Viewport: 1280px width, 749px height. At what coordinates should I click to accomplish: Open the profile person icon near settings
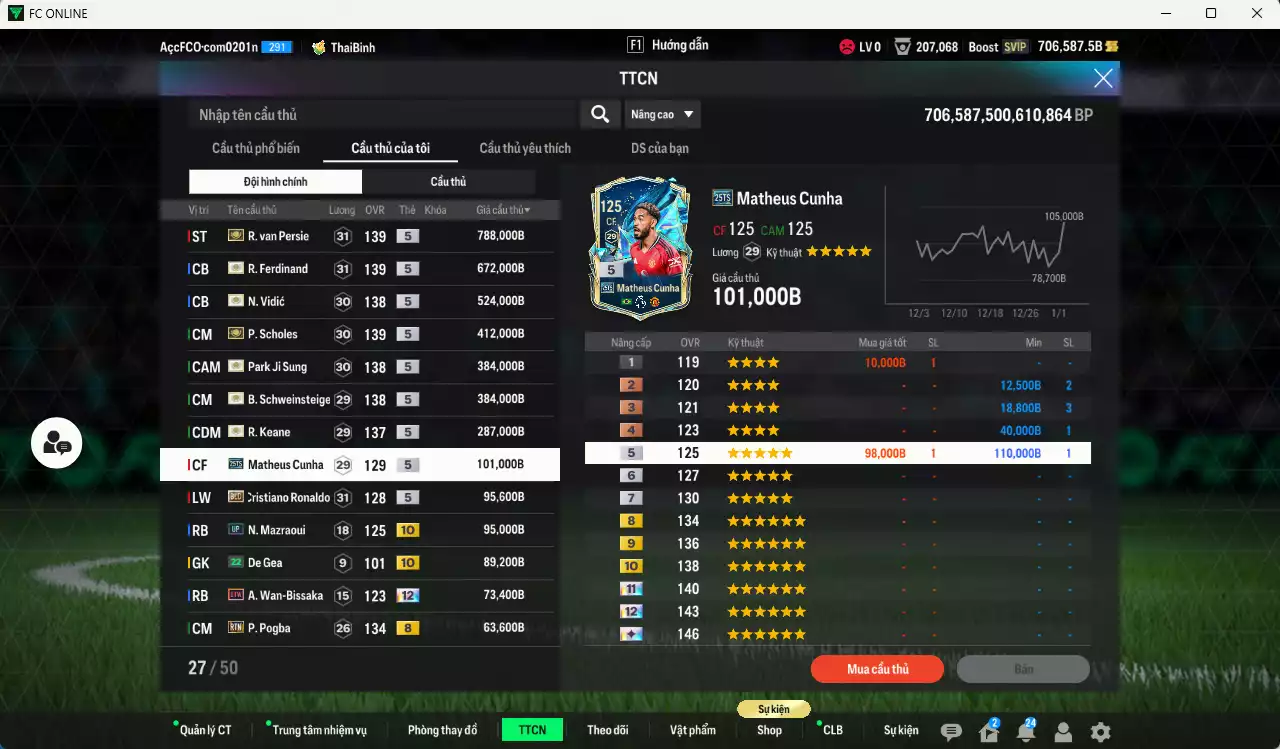[x=1063, y=731]
